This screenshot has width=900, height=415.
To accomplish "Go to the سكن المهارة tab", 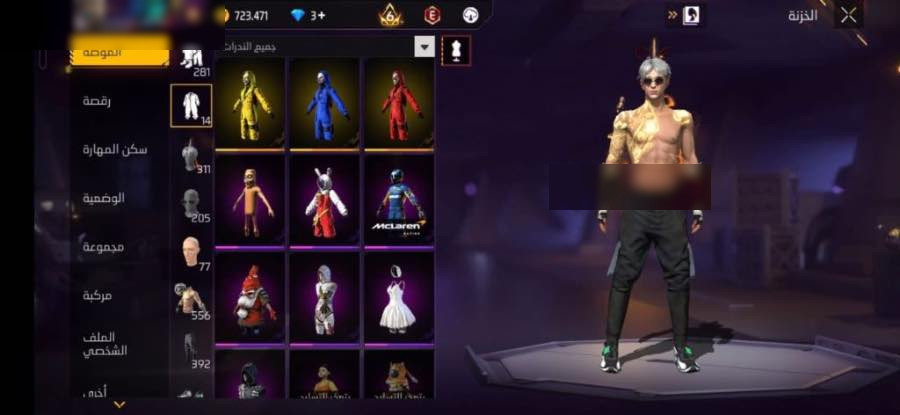I will [x=115, y=149].
